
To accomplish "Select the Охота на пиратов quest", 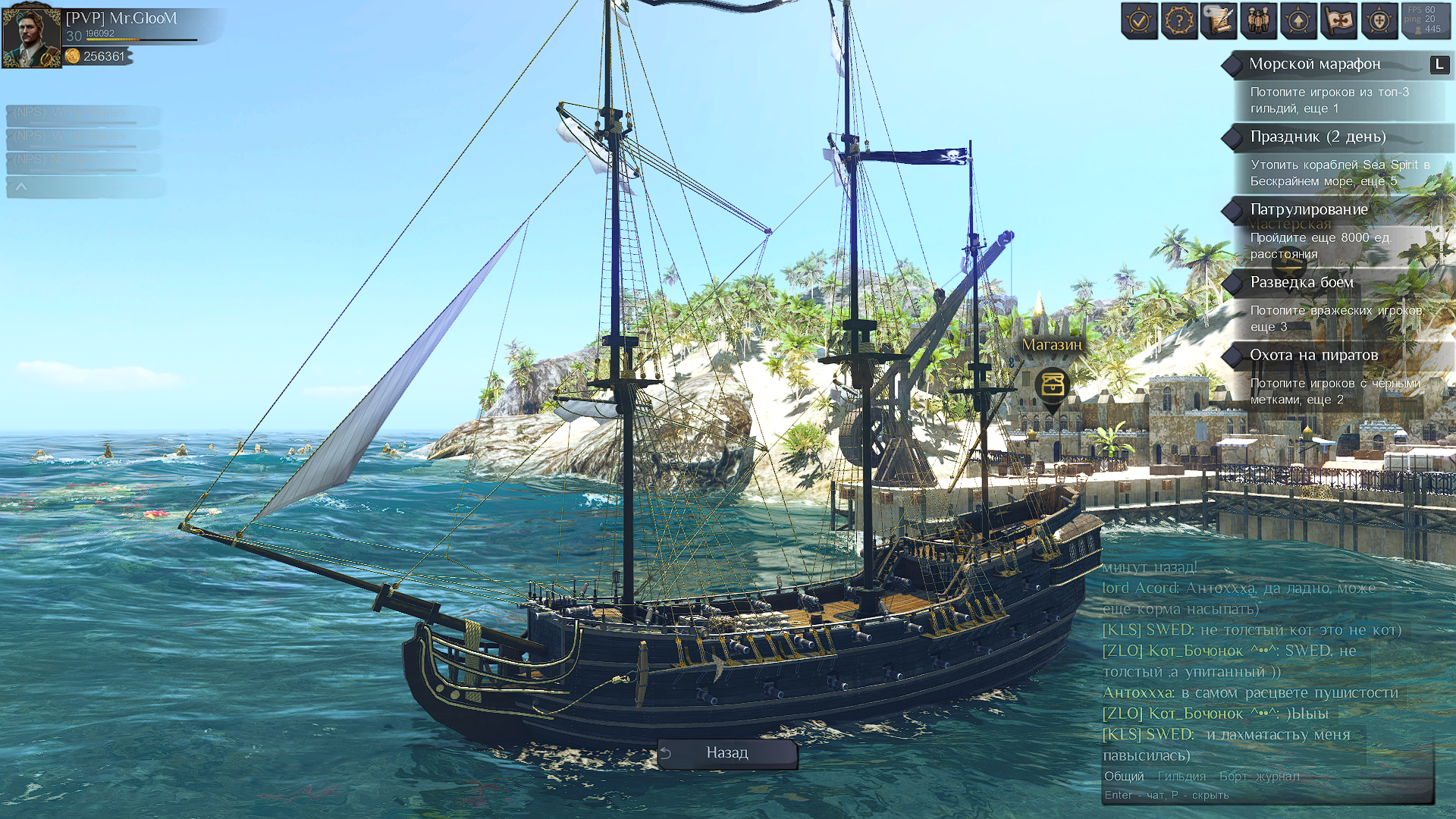I will (1313, 355).
